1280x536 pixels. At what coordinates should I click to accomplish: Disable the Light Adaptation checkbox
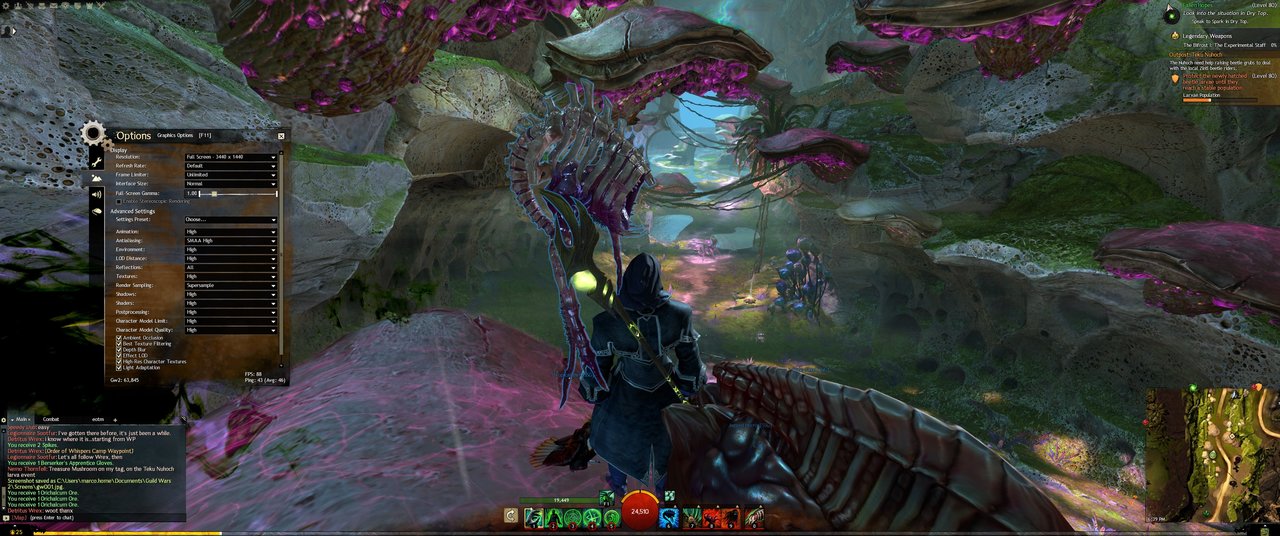coord(120,367)
